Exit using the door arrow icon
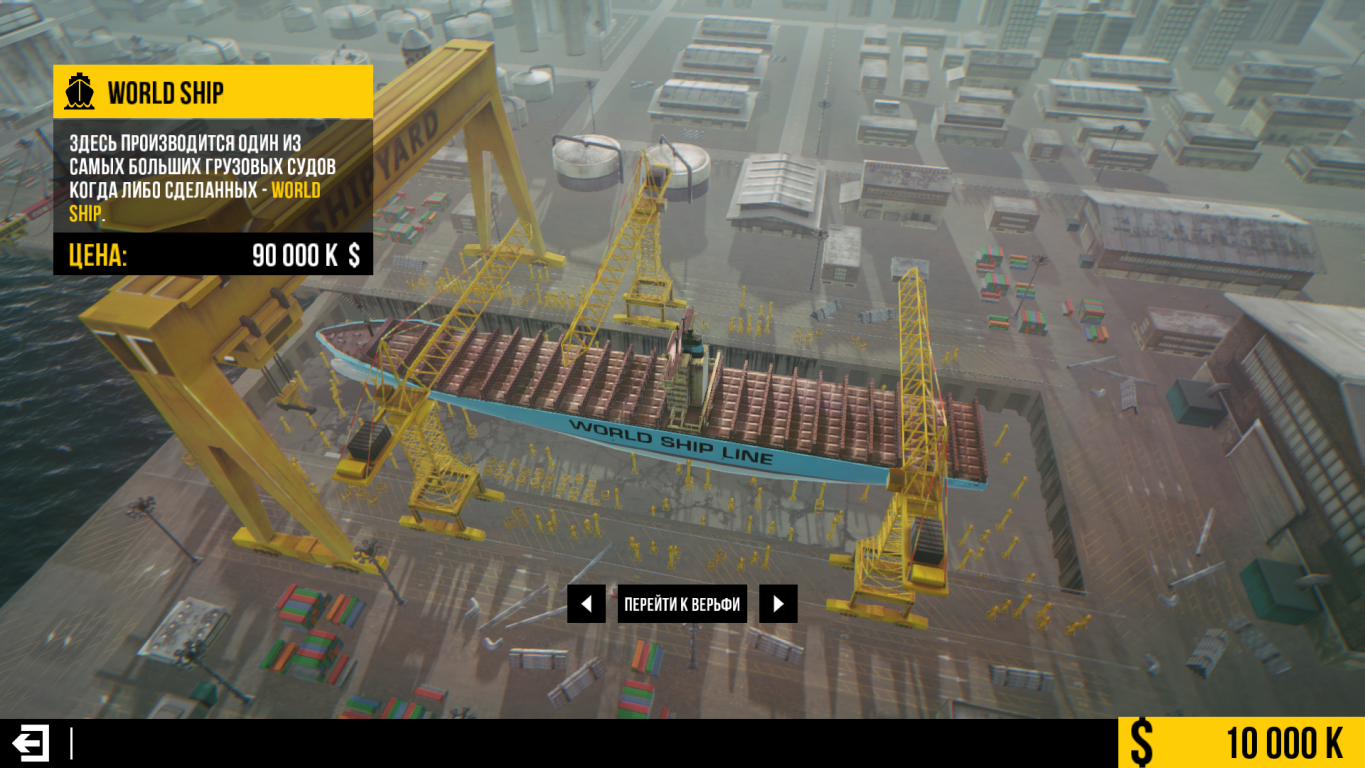1365x768 pixels. click(30, 743)
